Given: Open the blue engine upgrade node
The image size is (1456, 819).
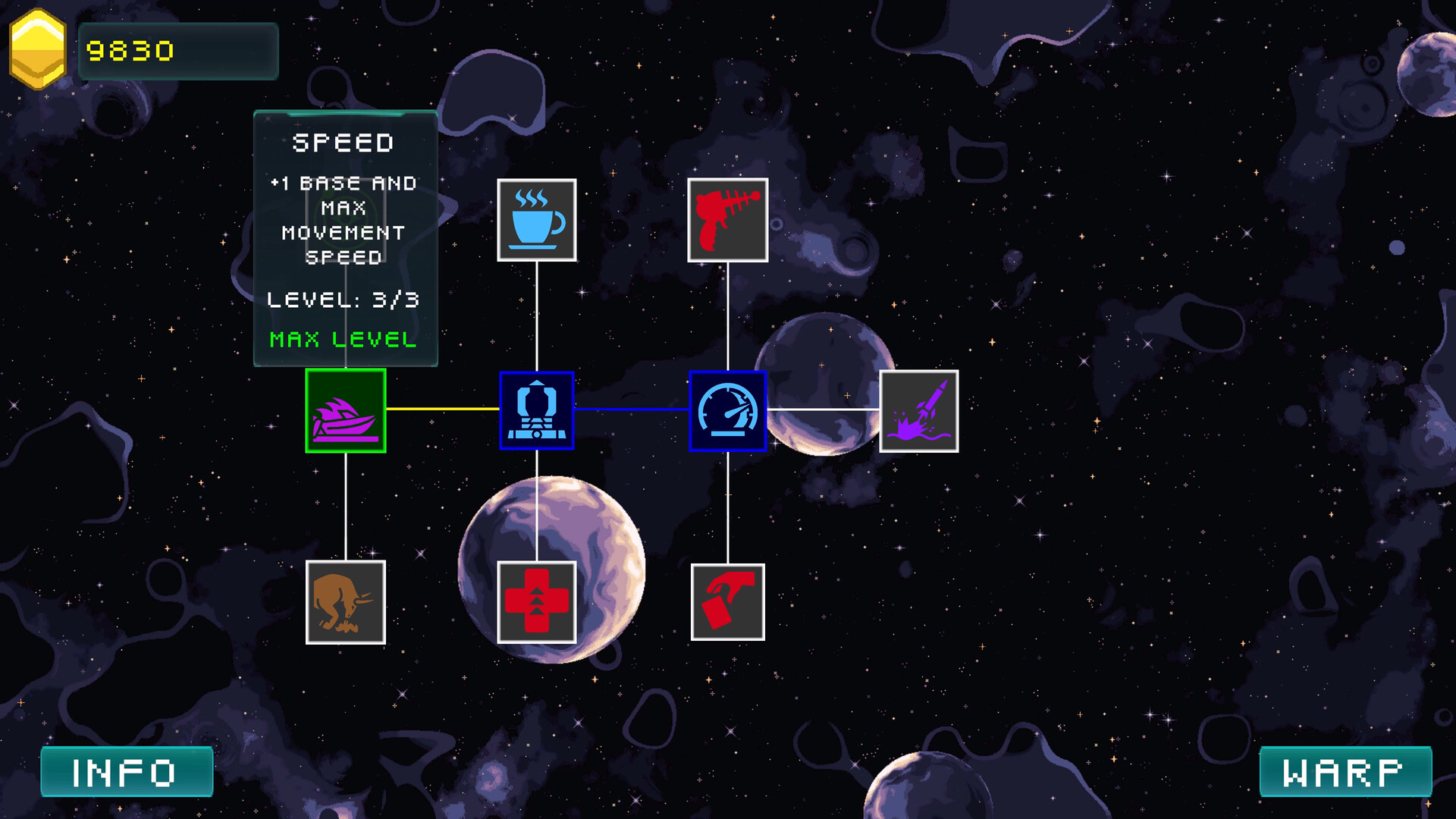Looking at the screenshot, I should coord(537,411).
